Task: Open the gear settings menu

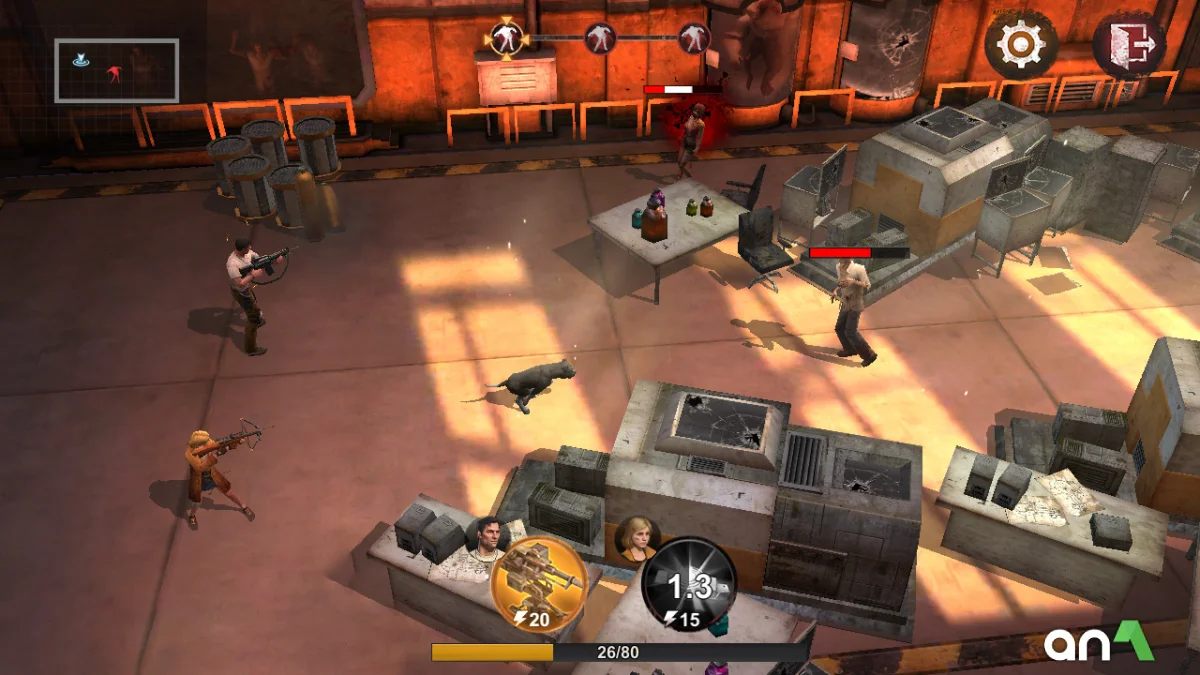Action: pyautogui.click(x=1021, y=45)
